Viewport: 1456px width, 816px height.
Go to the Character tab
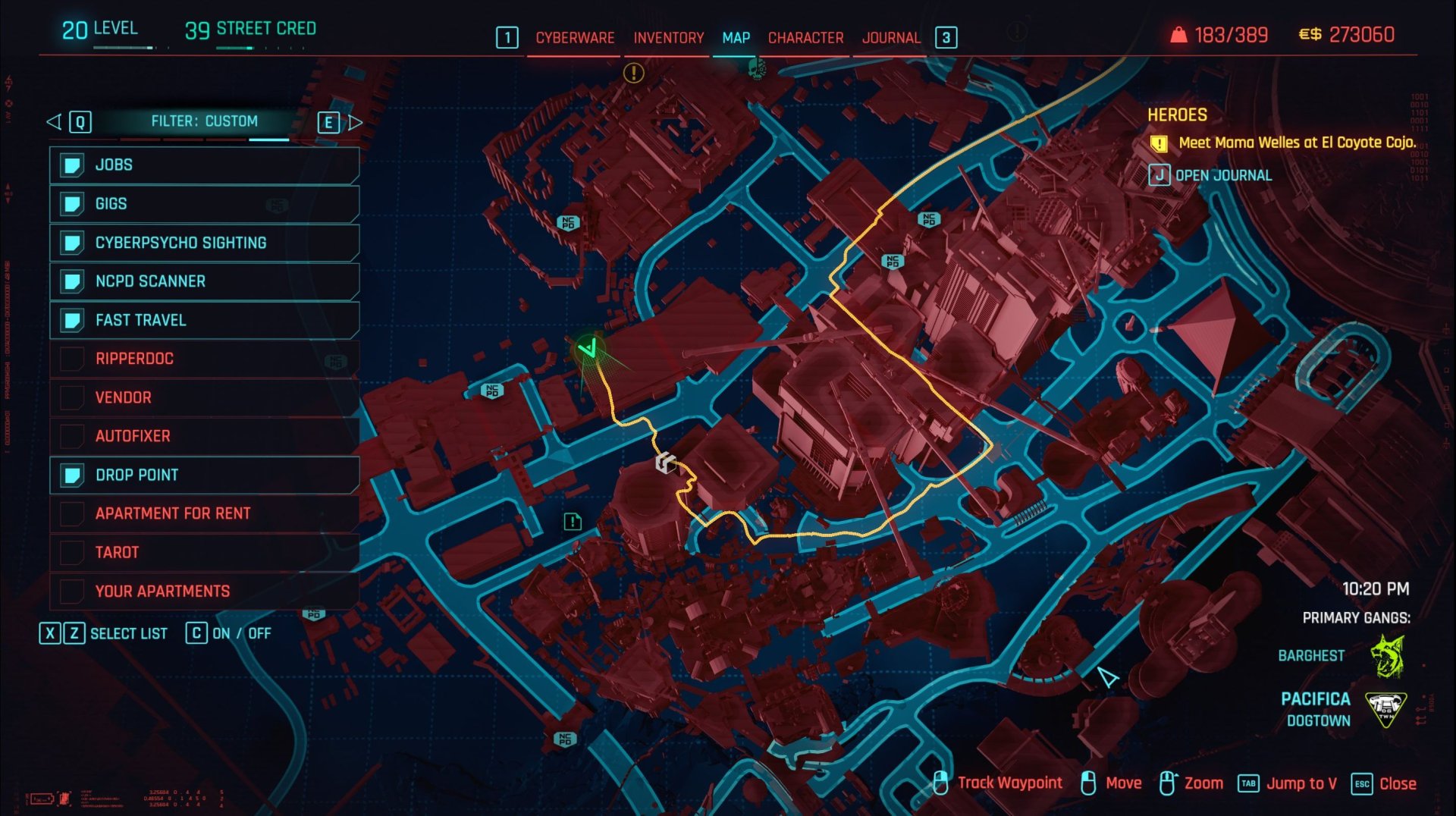[x=805, y=38]
